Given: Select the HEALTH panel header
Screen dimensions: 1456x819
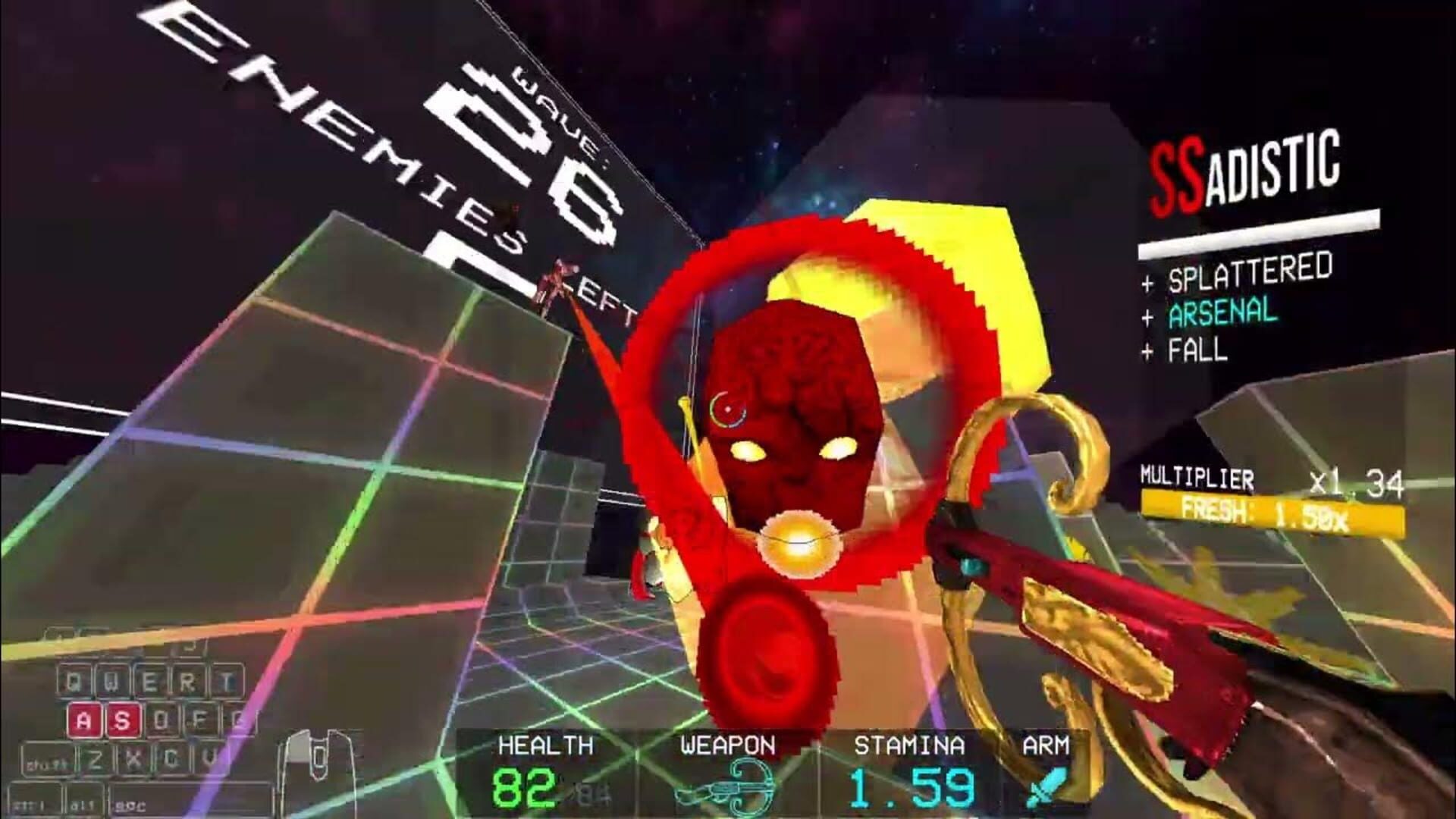Looking at the screenshot, I should 544,745.
